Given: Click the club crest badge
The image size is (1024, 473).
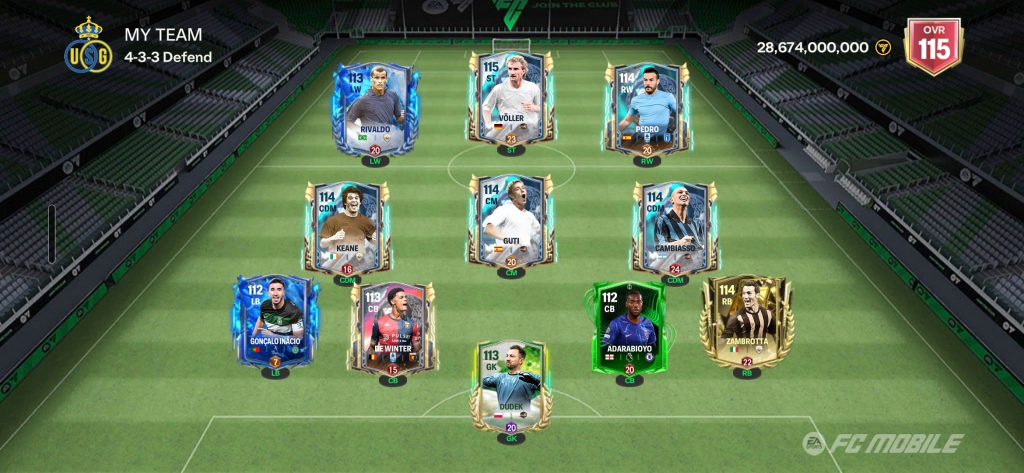Looking at the screenshot, I should coord(88,46).
